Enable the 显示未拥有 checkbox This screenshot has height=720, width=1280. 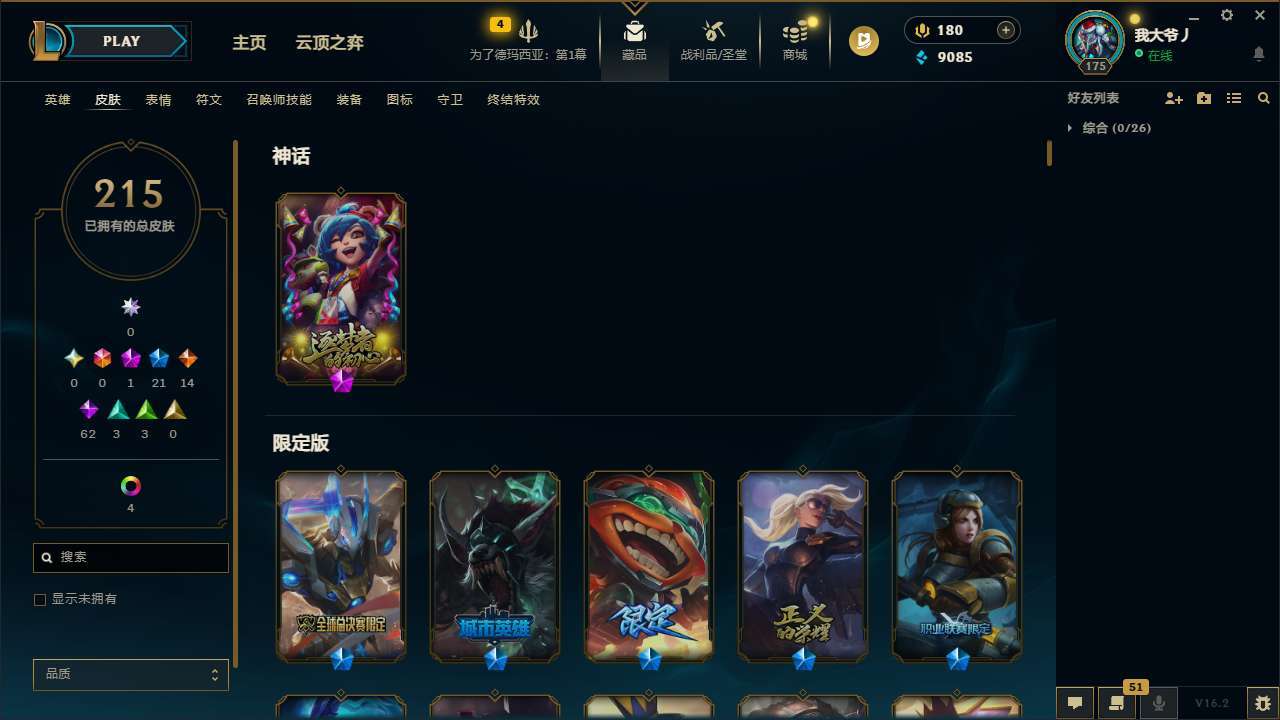pos(40,599)
